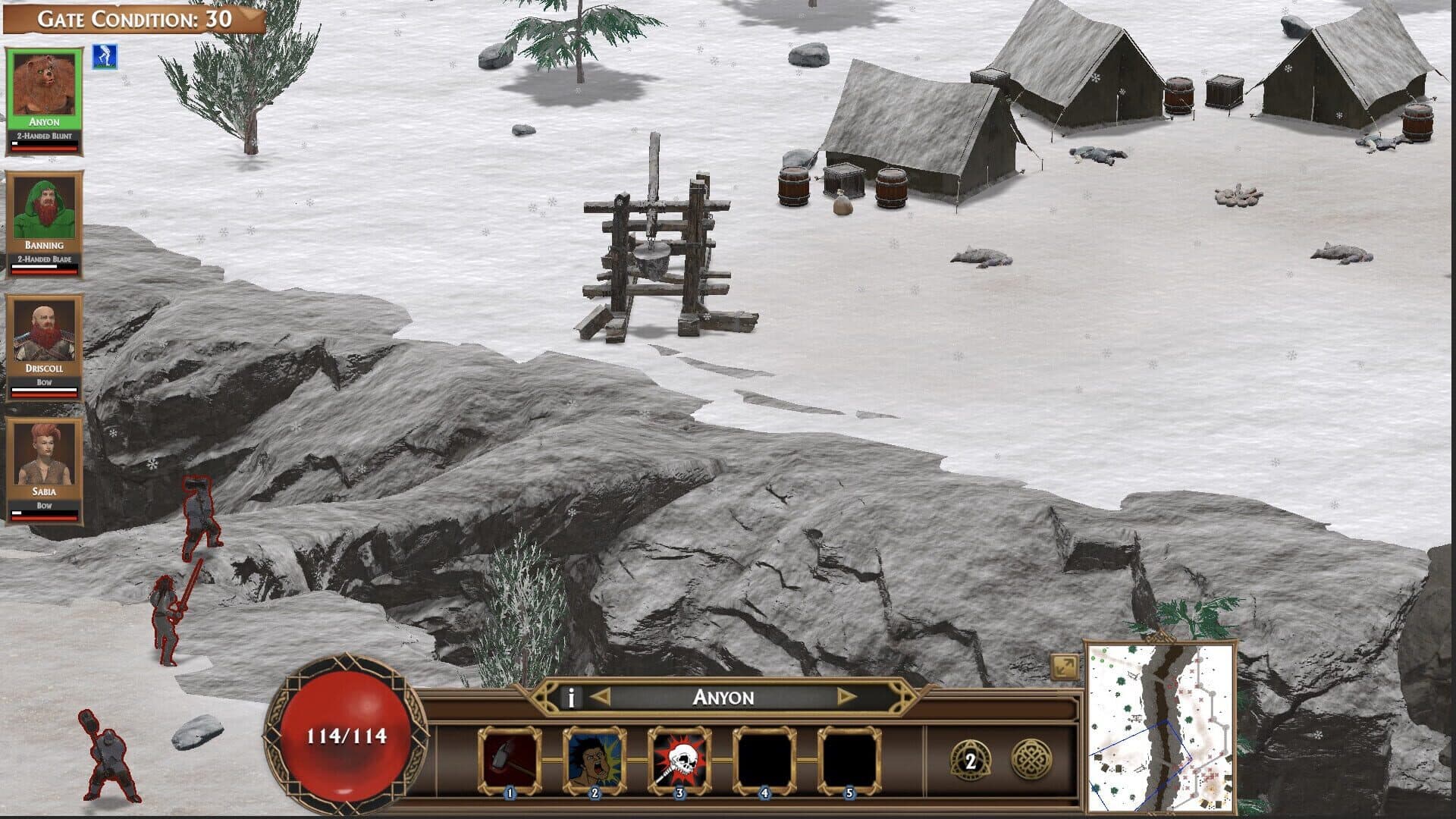The height and width of the screenshot is (819, 1456).
Task: Click the blue sprint buff icon near Anyon's portrait
Action: pyautogui.click(x=105, y=57)
